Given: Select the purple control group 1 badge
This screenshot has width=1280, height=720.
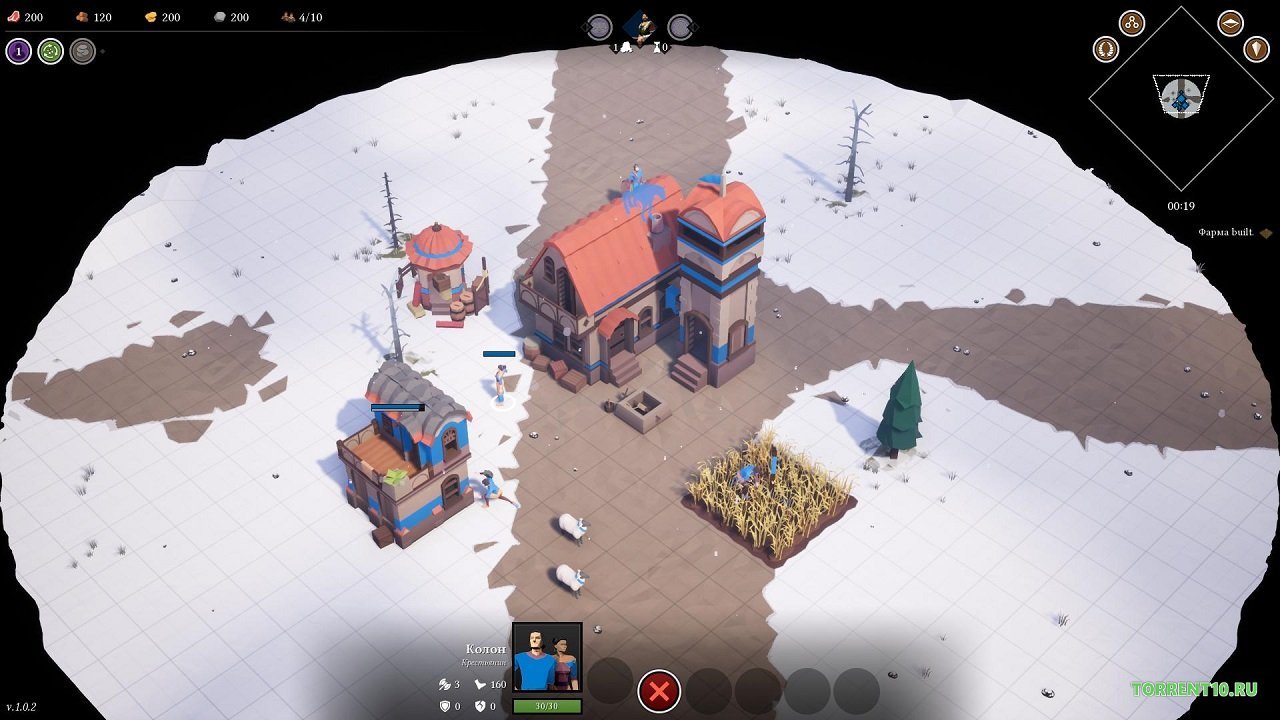Looking at the screenshot, I should 18,51.
